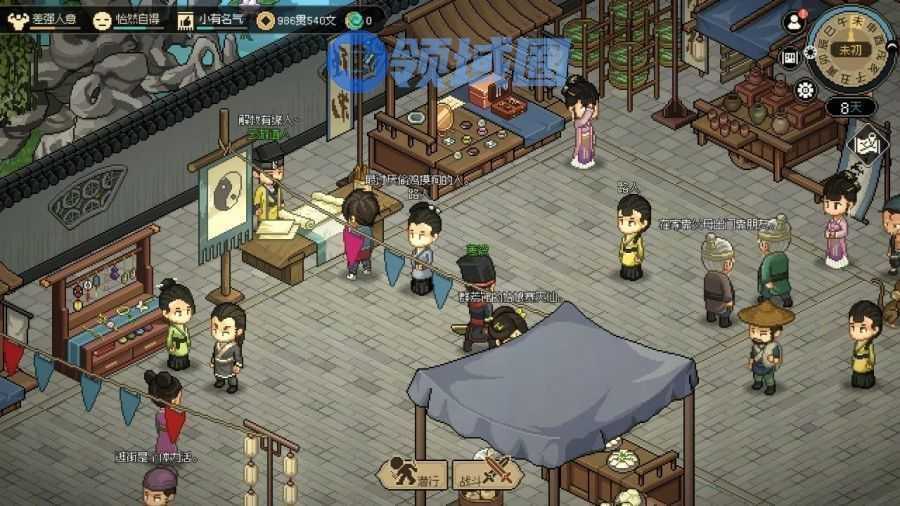Open the gear settings icon

coord(805,90)
